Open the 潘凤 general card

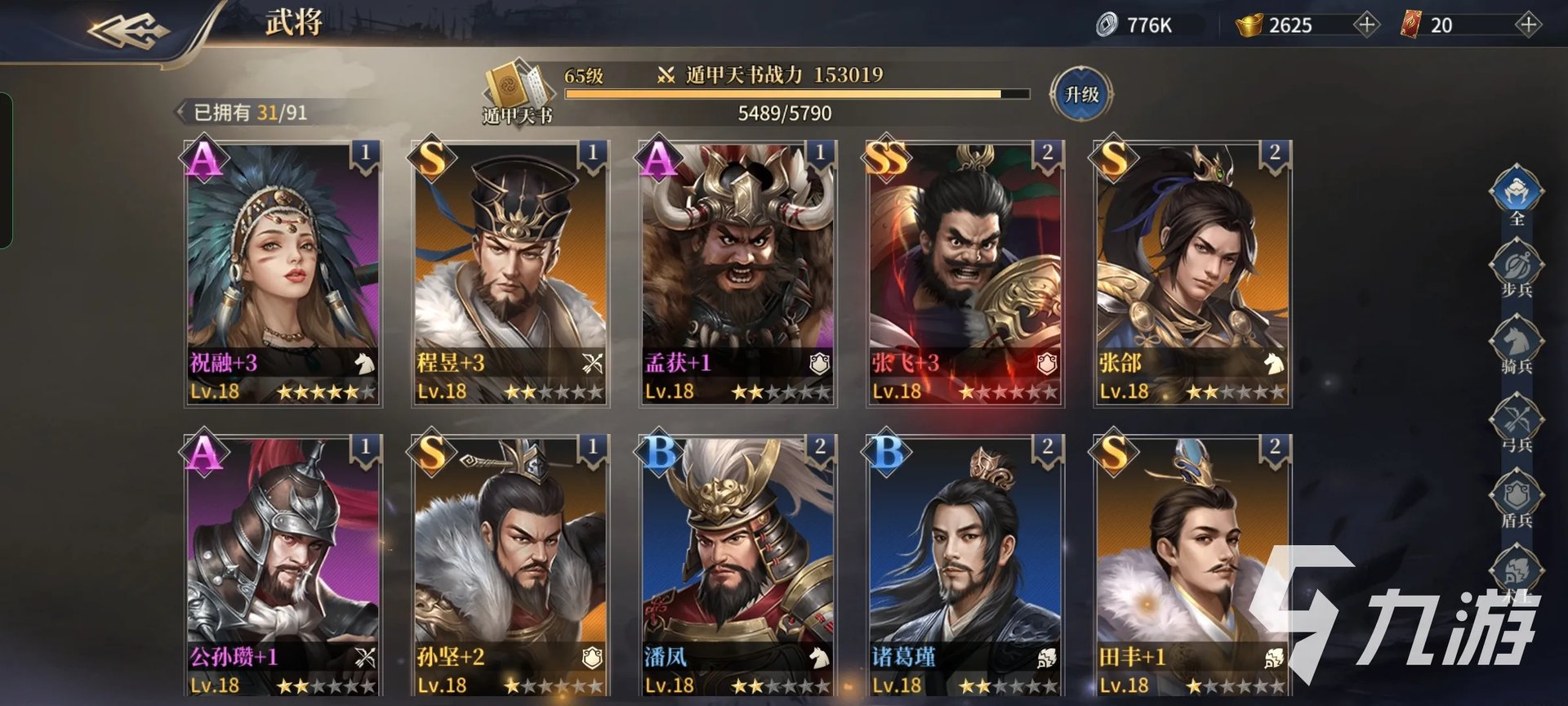(737, 565)
